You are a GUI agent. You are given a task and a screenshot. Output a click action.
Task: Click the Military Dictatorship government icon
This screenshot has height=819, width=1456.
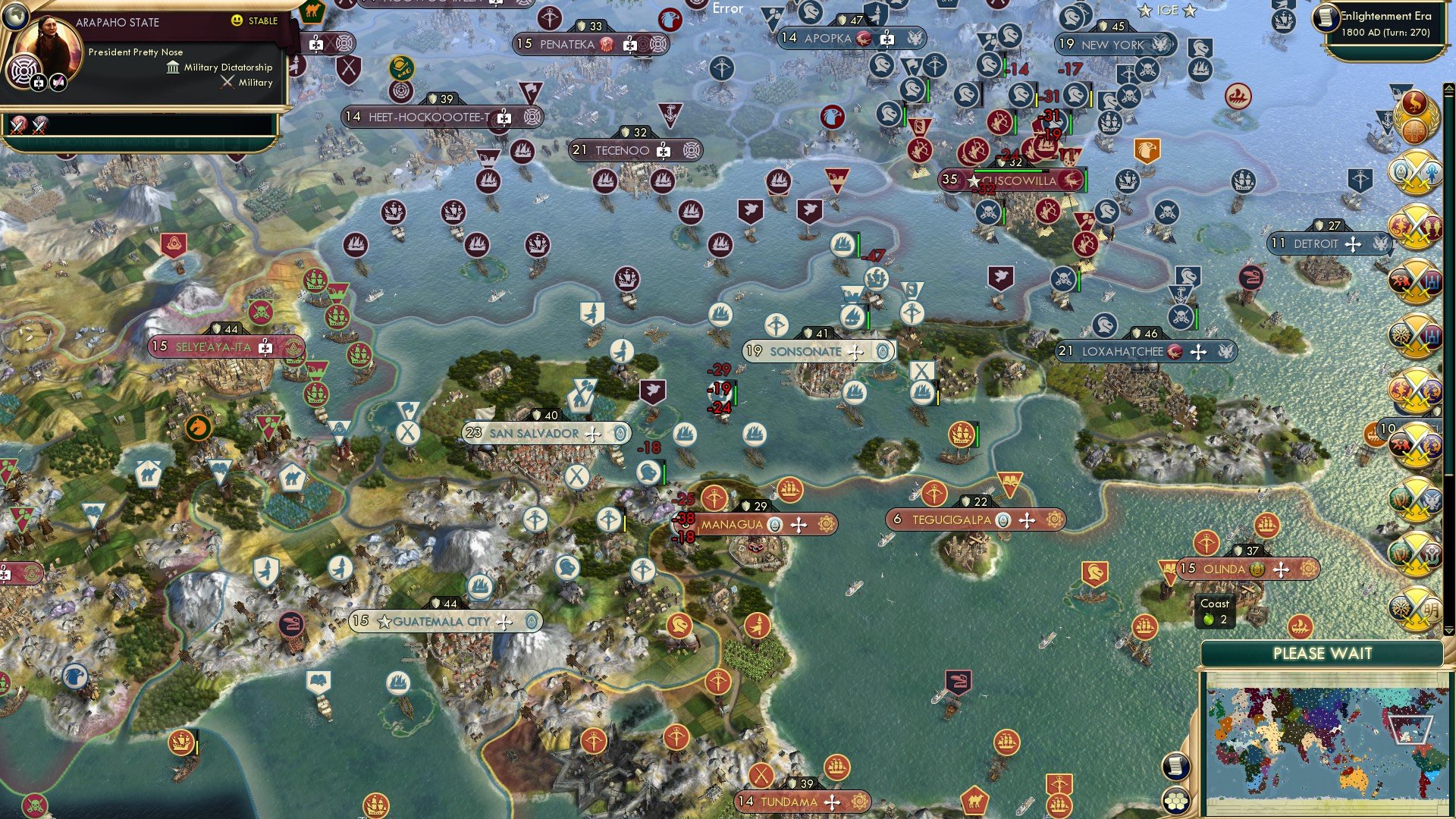[x=173, y=67]
